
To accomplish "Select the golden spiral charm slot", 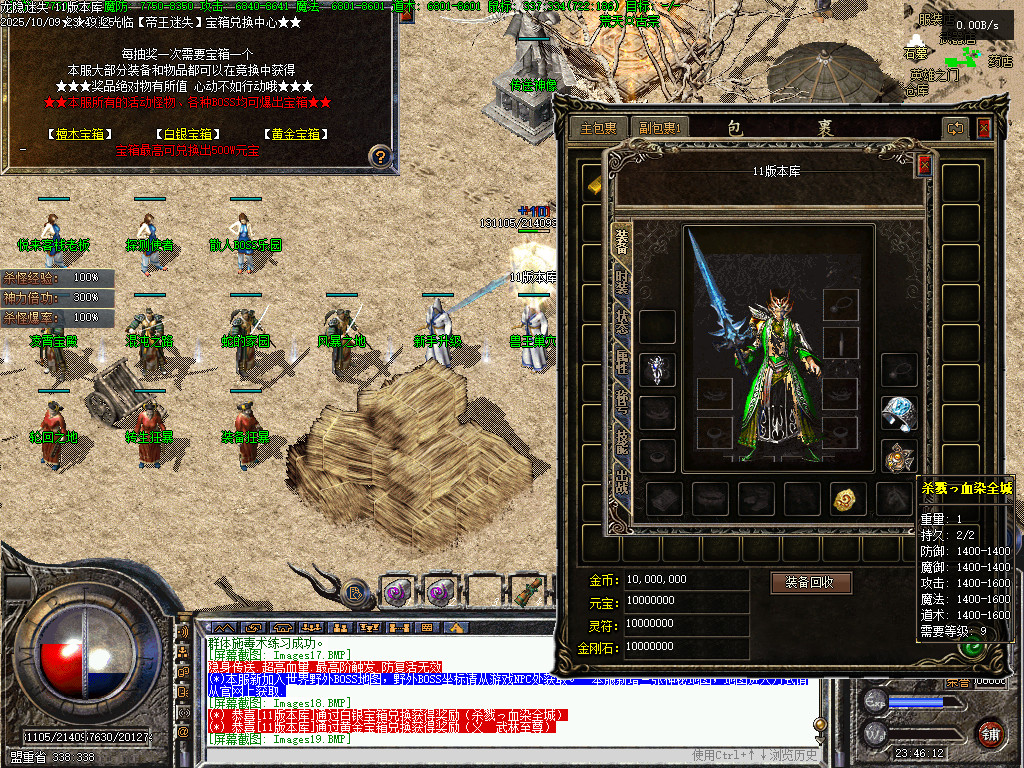I will pos(848,497).
